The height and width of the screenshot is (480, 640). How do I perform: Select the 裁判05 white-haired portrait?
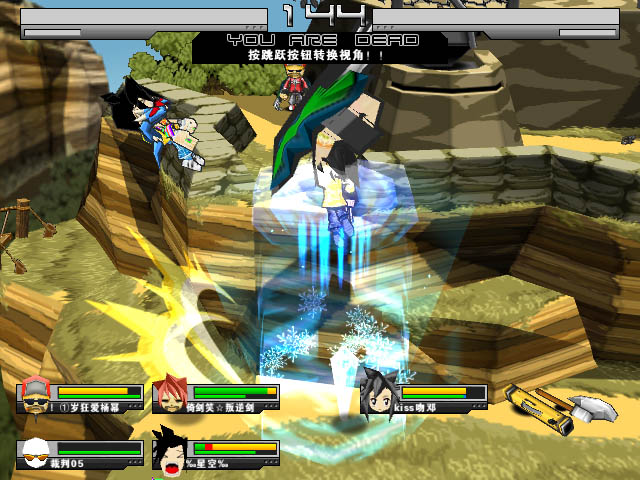coord(36,453)
